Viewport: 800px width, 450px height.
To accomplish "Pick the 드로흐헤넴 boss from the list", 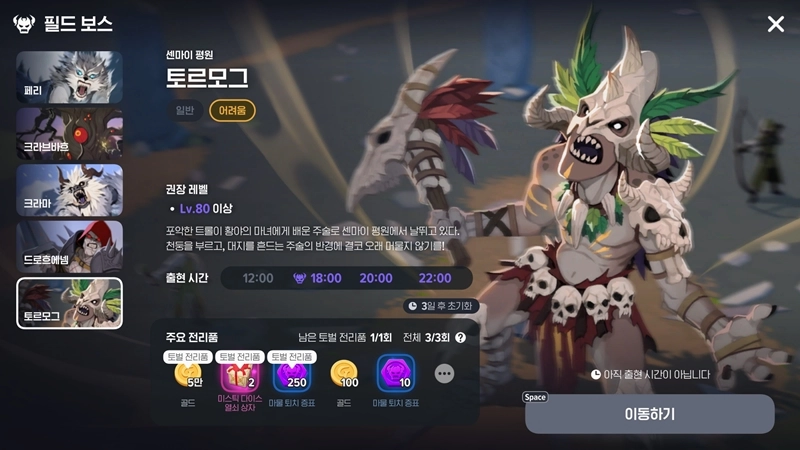I will point(70,247).
